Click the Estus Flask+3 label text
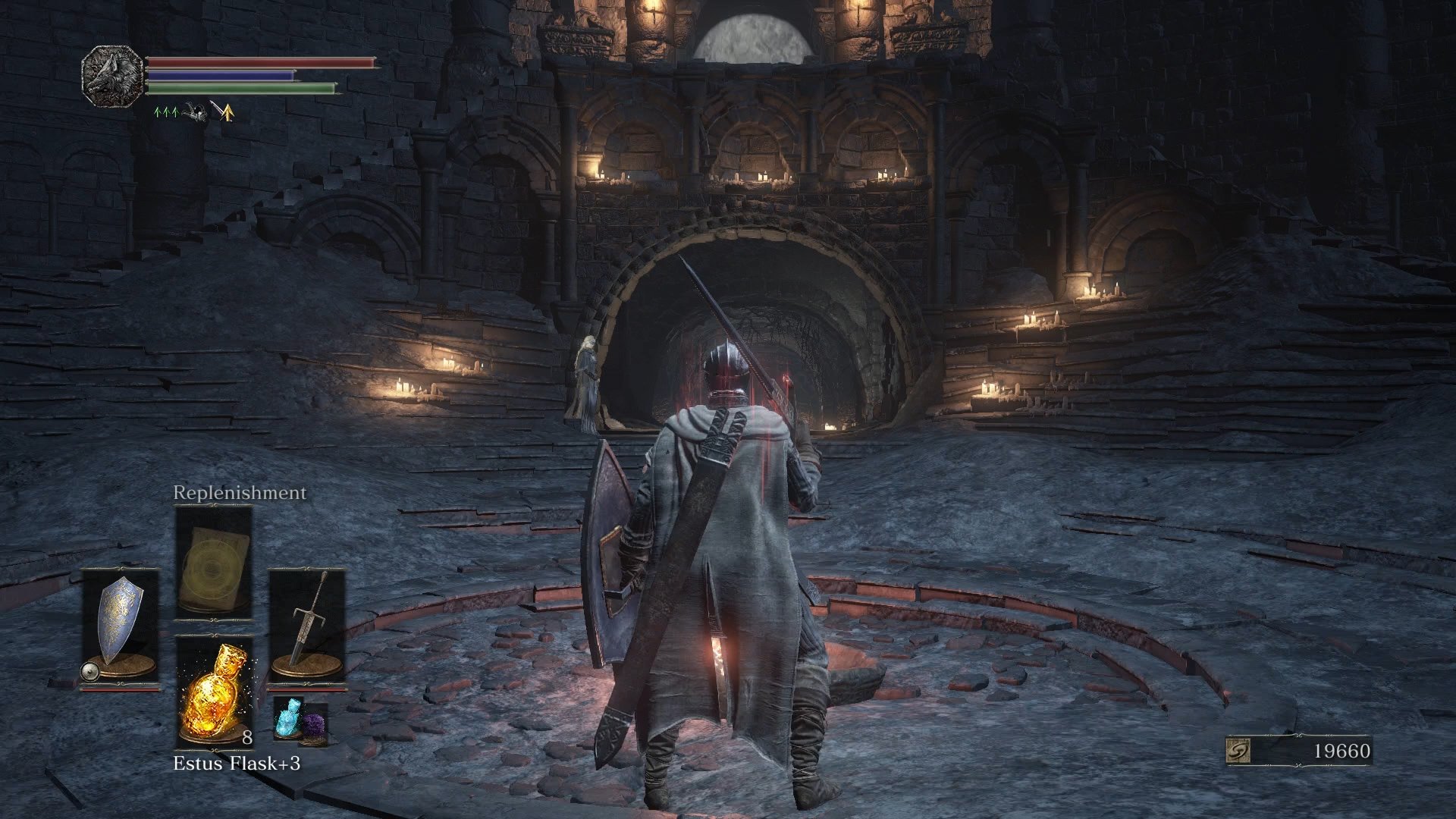This screenshot has width=1456, height=819. pyautogui.click(x=238, y=763)
